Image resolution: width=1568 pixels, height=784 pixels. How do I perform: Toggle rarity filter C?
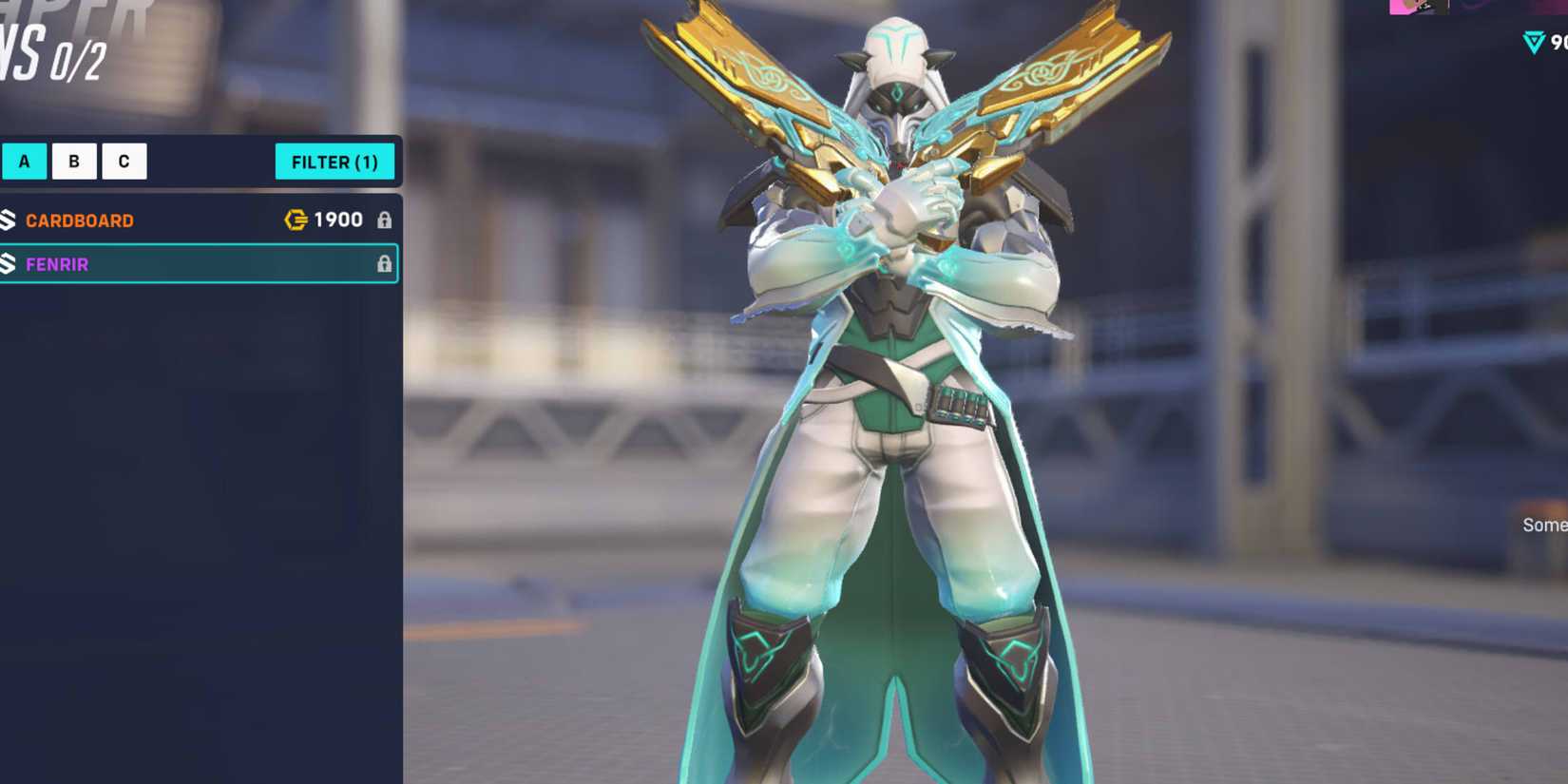click(123, 161)
